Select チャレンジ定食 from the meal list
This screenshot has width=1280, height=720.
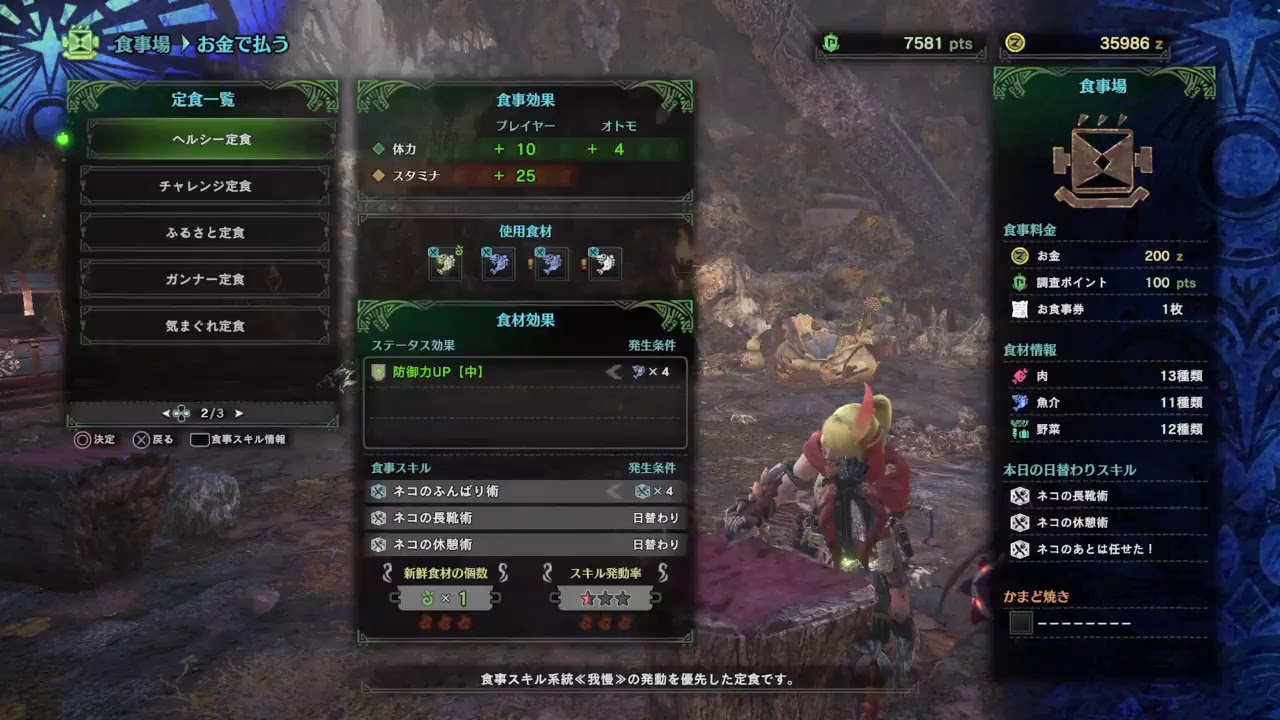[x=204, y=185]
